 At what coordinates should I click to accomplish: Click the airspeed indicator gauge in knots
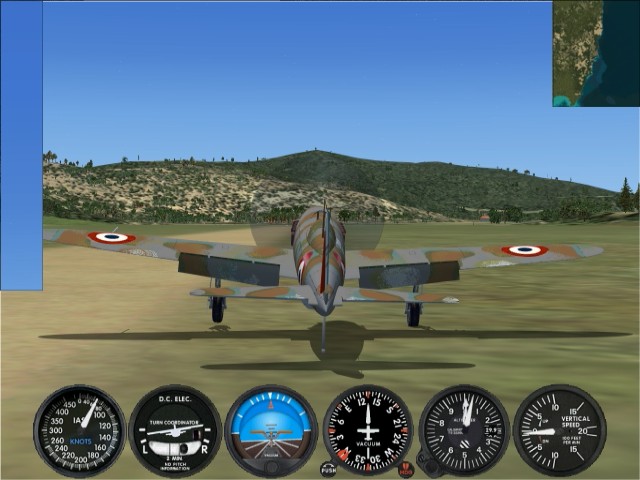79,431
